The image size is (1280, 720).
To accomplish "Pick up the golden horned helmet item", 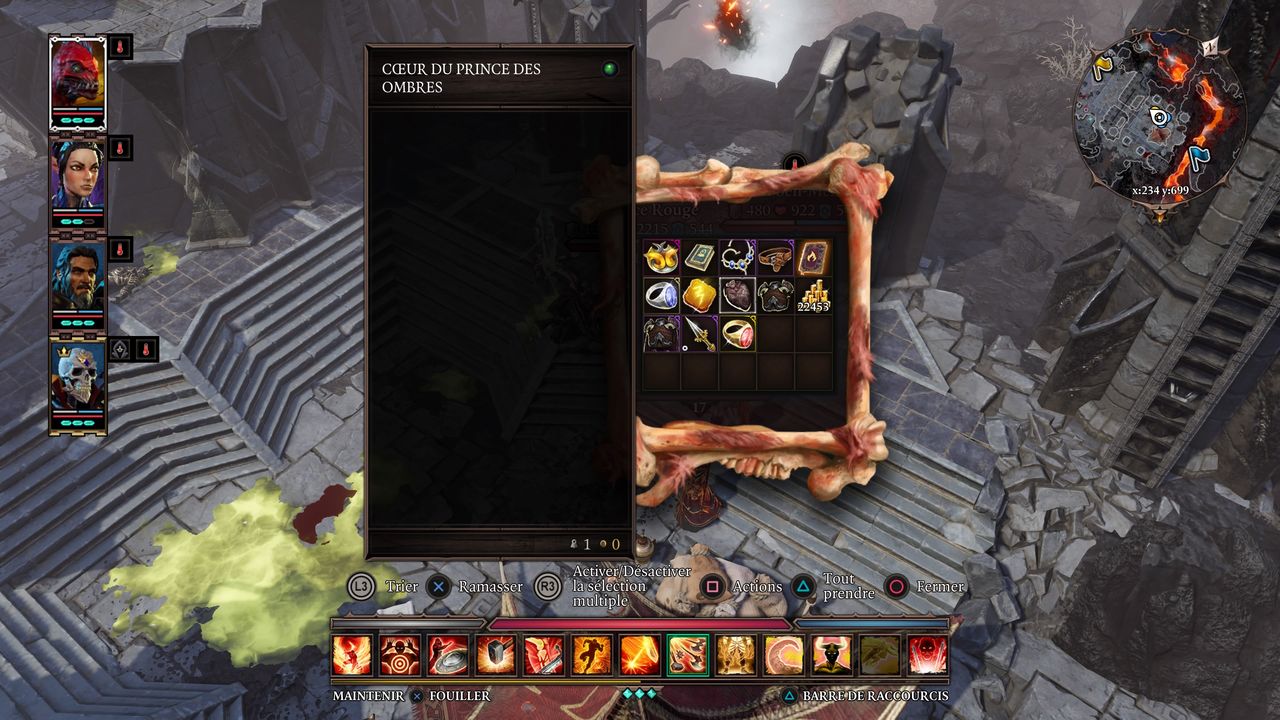I will 661,258.
